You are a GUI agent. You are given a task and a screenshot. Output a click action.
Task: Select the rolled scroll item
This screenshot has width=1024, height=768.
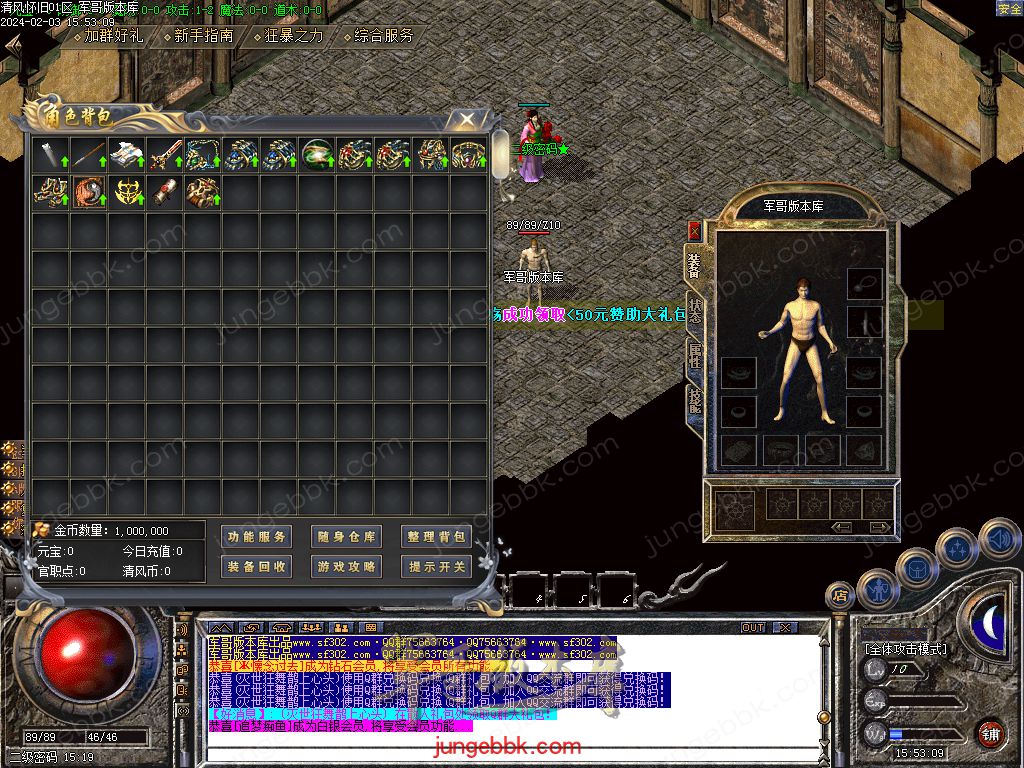(164, 192)
